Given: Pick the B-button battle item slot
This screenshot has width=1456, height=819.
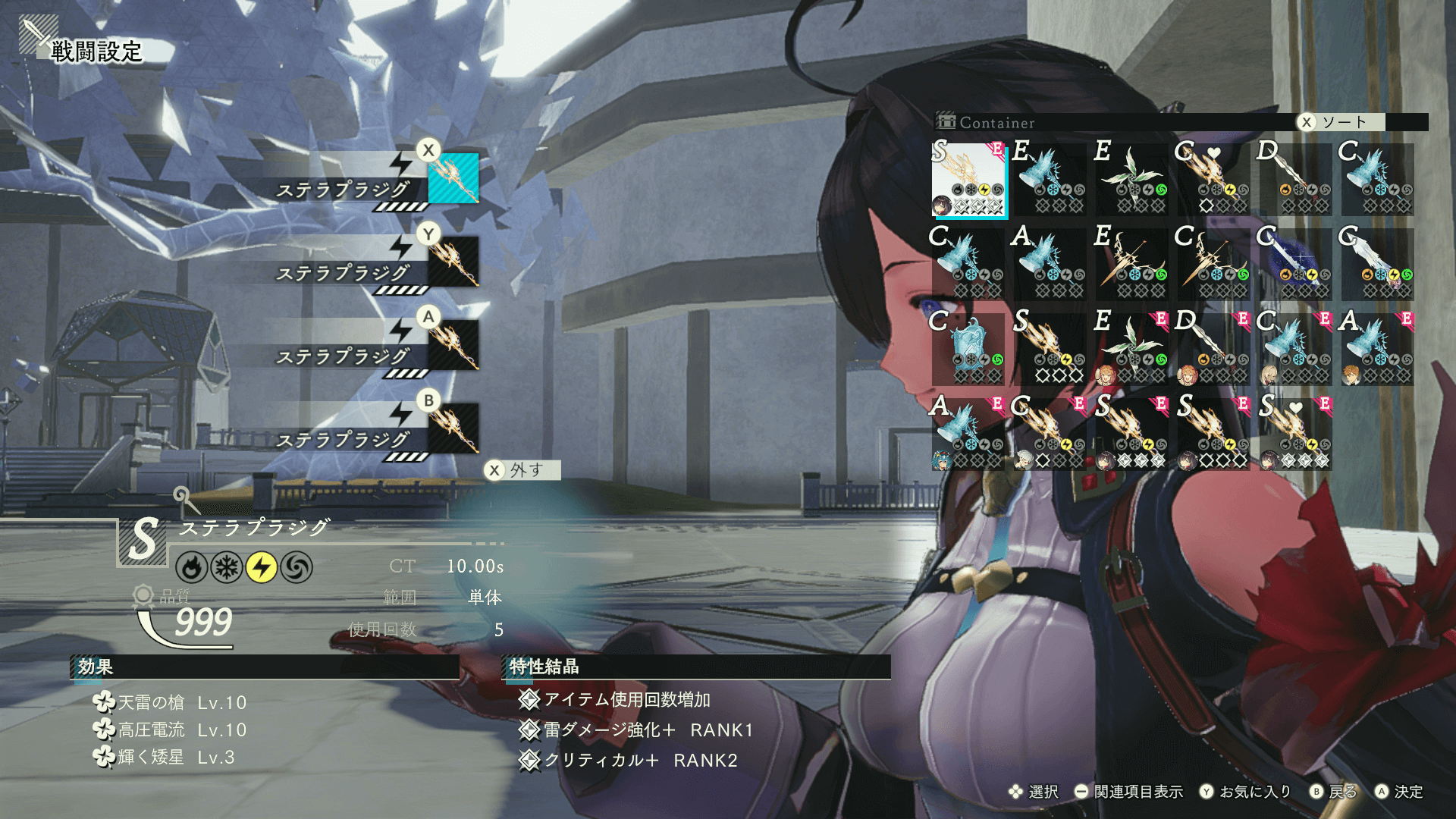Looking at the screenshot, I should (453, 428).
